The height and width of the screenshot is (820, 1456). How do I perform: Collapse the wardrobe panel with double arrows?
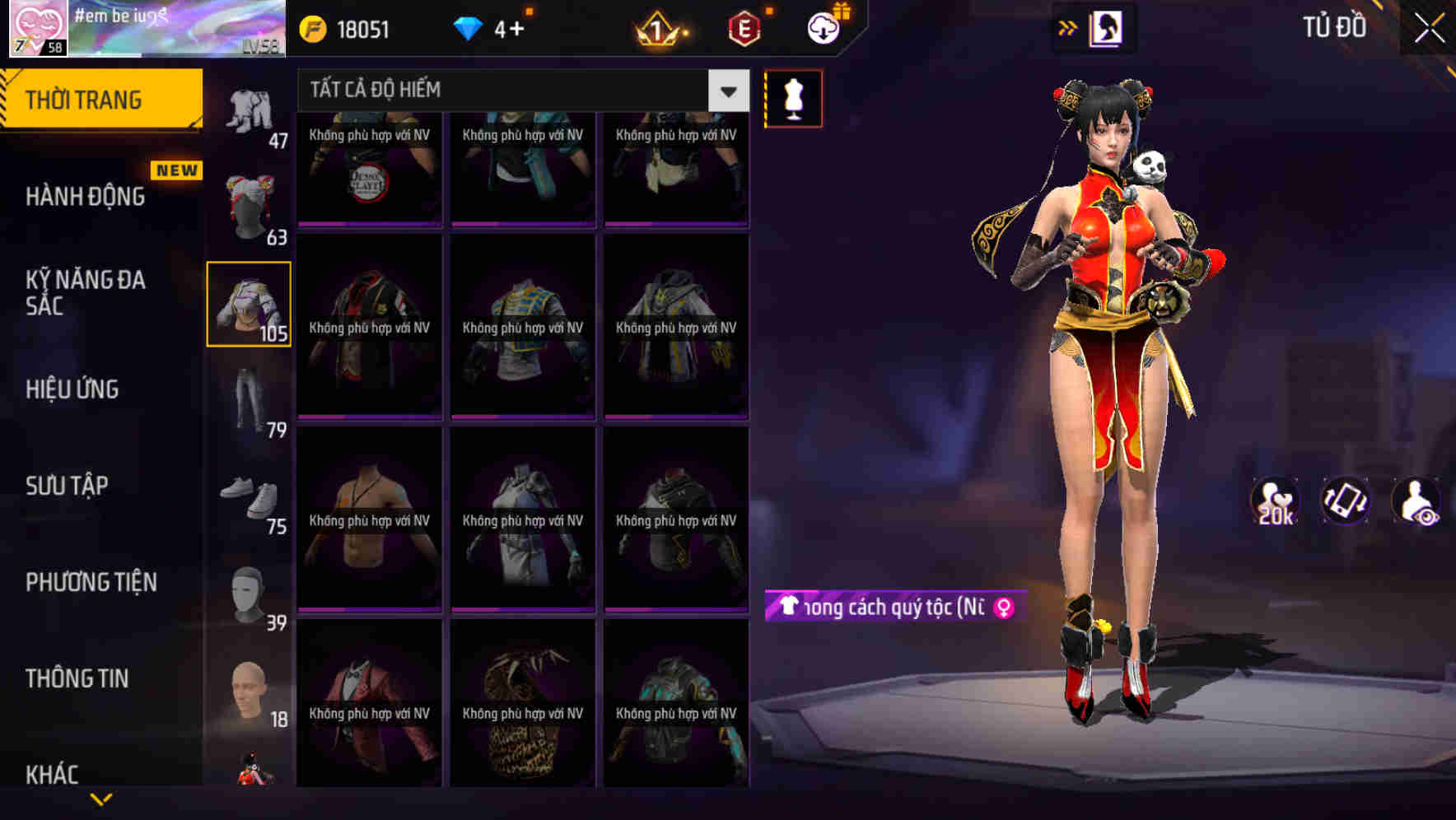click(1069, 26)
